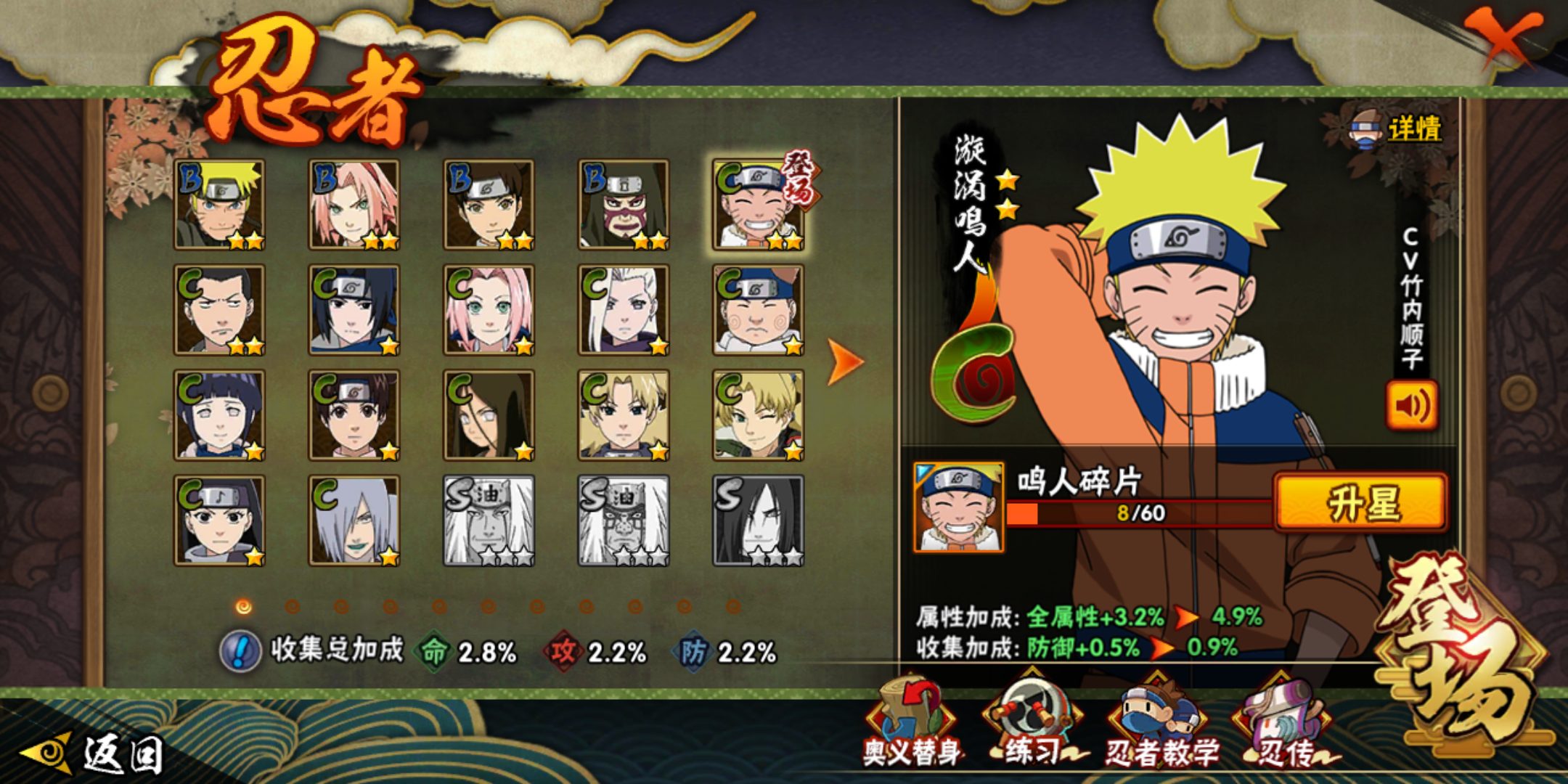Screen dimensions: 1568x784
Task: Select the C-rank Sasuke portrait
Action: click(x=354, y=310)
